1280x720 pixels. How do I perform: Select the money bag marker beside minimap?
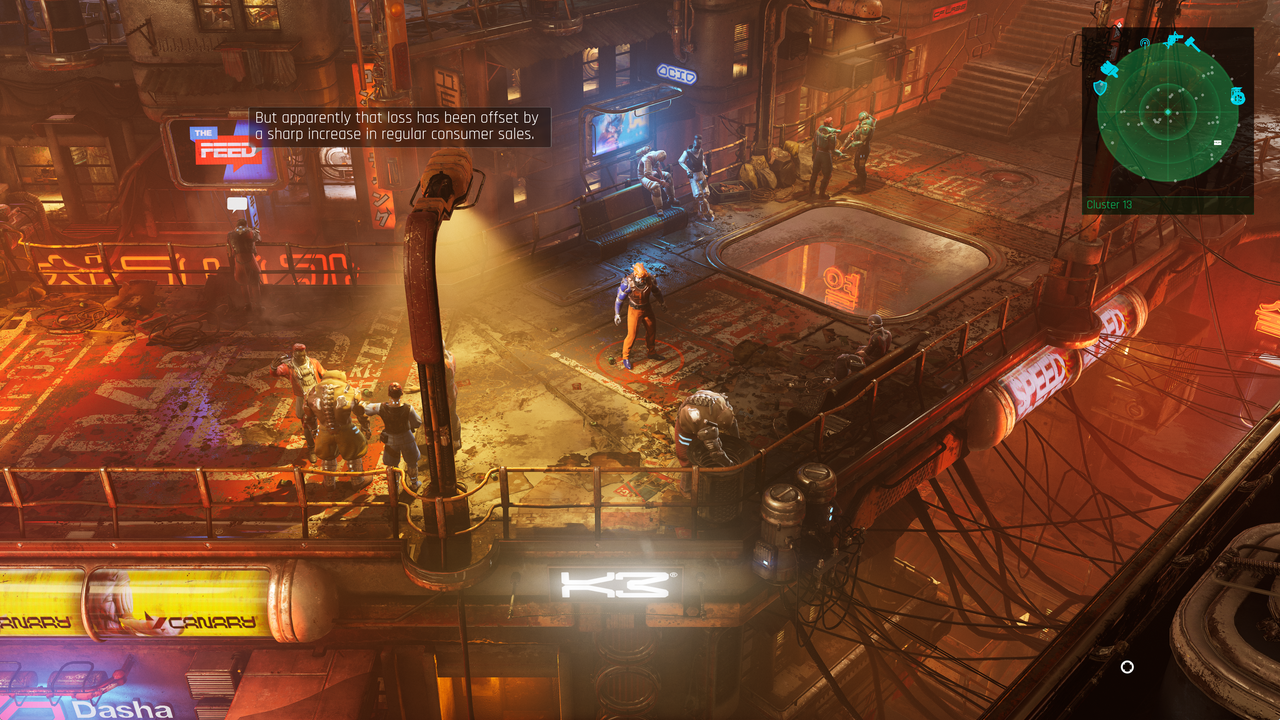click(x=1237, y=96)
